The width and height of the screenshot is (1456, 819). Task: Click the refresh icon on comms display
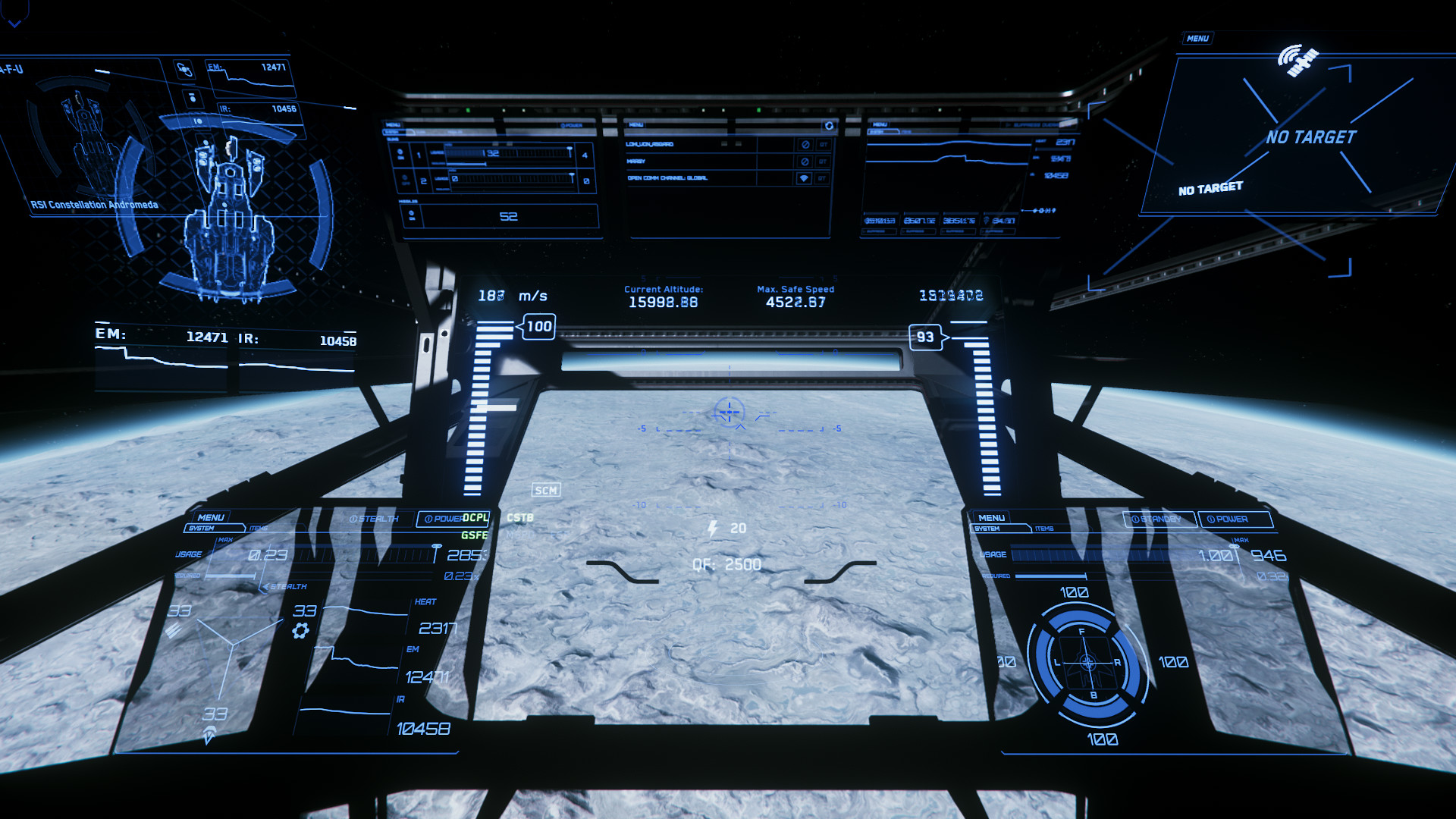click(829, 126)
